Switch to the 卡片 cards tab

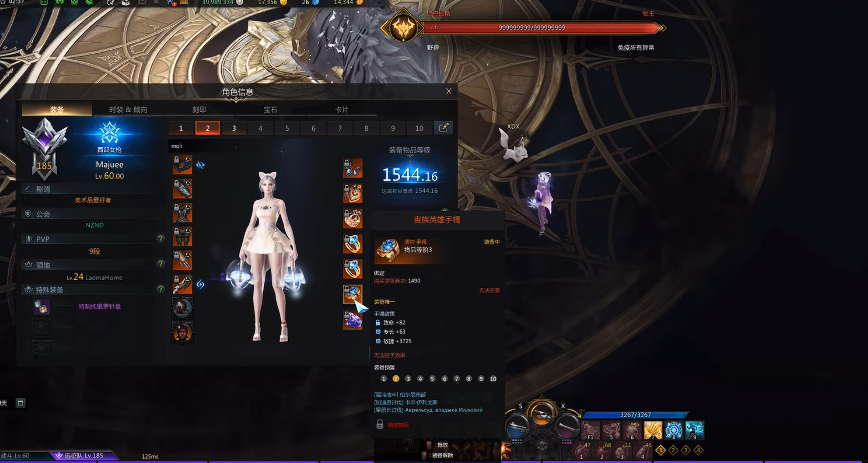coord(342,109)
